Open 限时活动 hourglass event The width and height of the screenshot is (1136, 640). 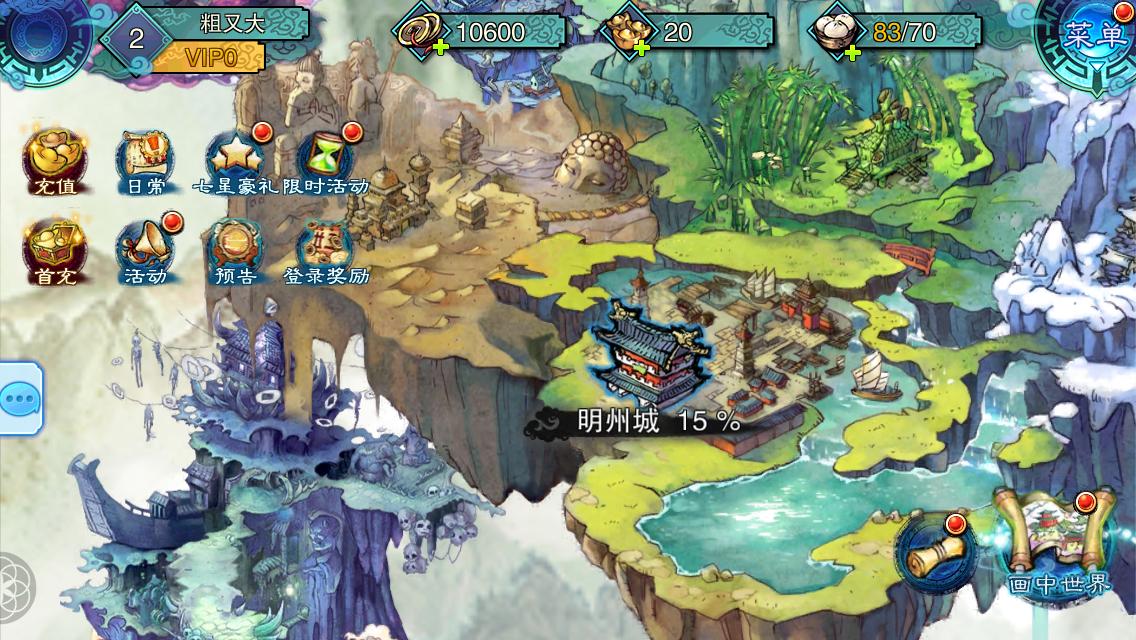tap(326, 160)
